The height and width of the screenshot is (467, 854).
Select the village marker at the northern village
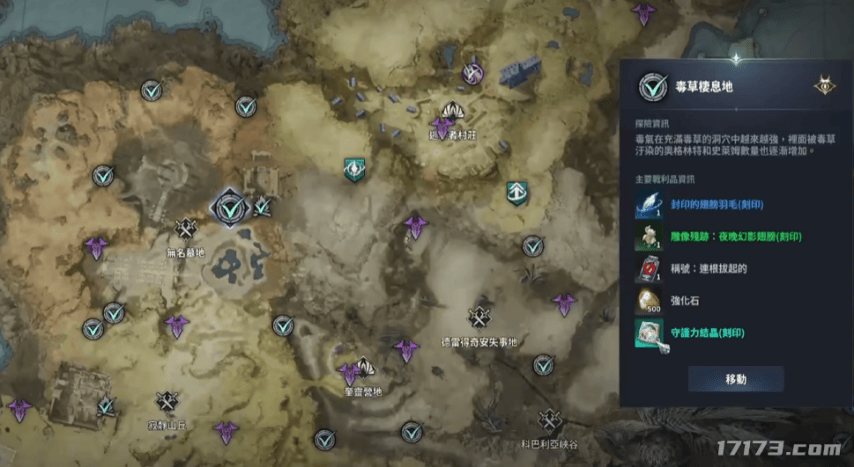pos(455,113)
